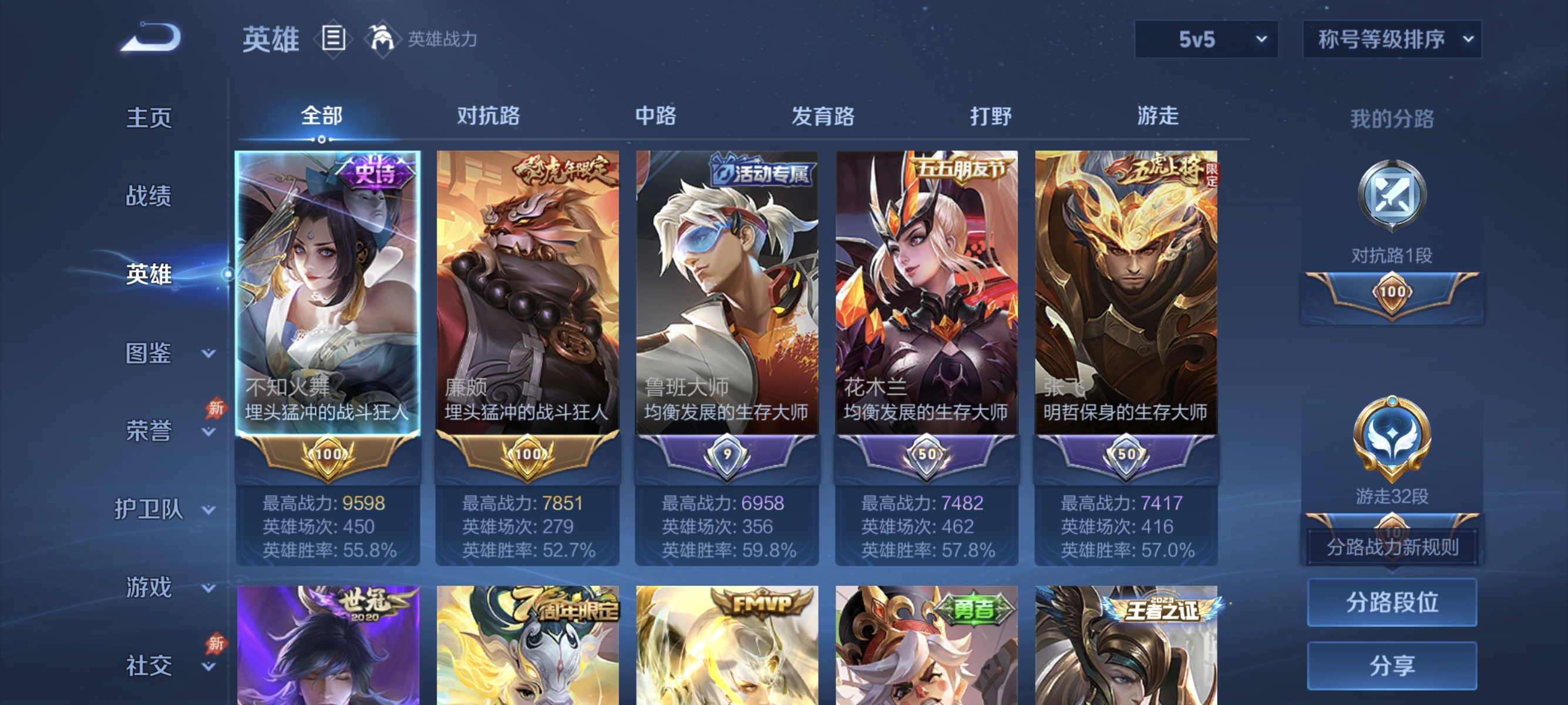Select 图鉴 in the sidebar

coord(148,353)
